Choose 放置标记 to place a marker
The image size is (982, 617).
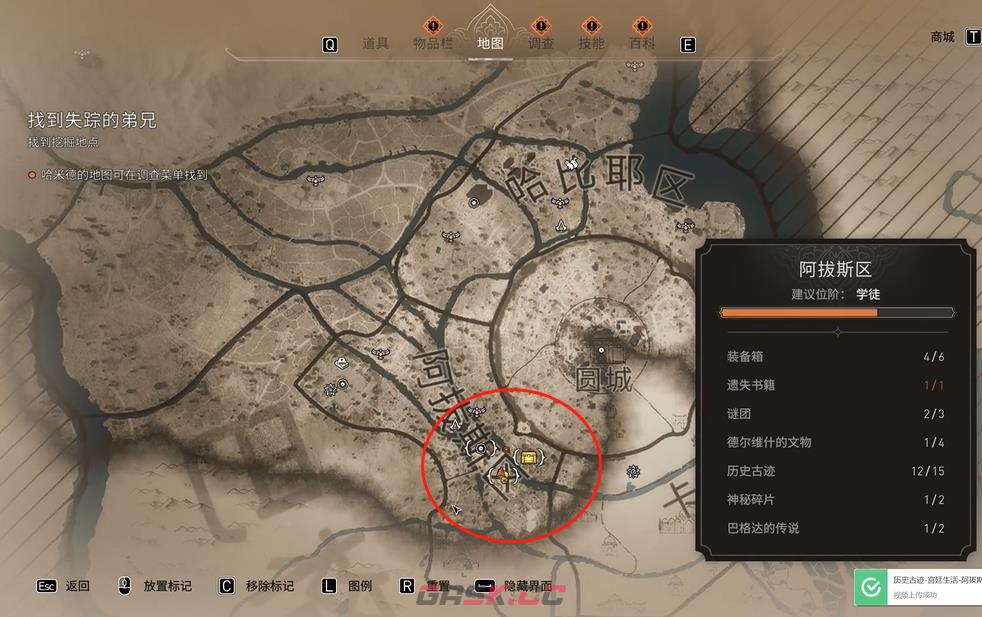[x=167, y=586]
